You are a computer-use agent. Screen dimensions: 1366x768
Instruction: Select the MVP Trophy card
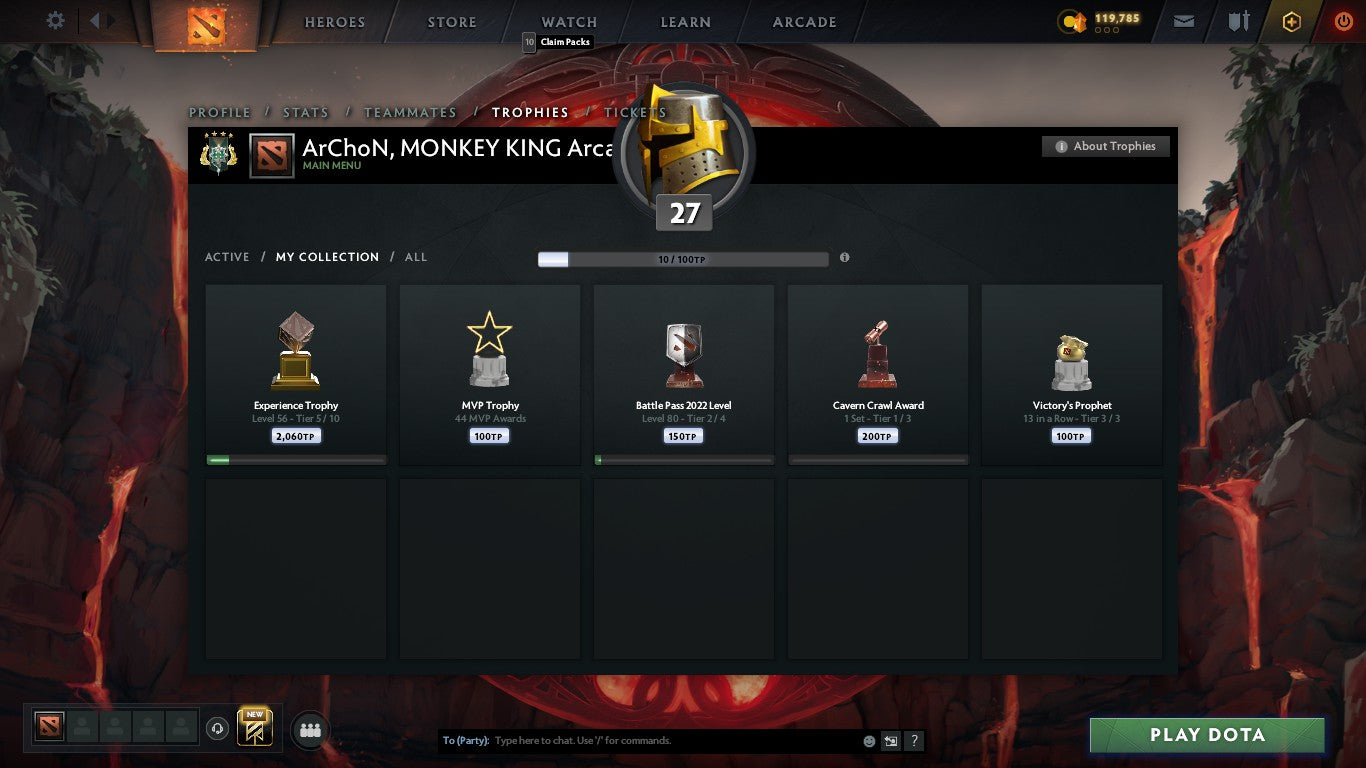(489, 375)
